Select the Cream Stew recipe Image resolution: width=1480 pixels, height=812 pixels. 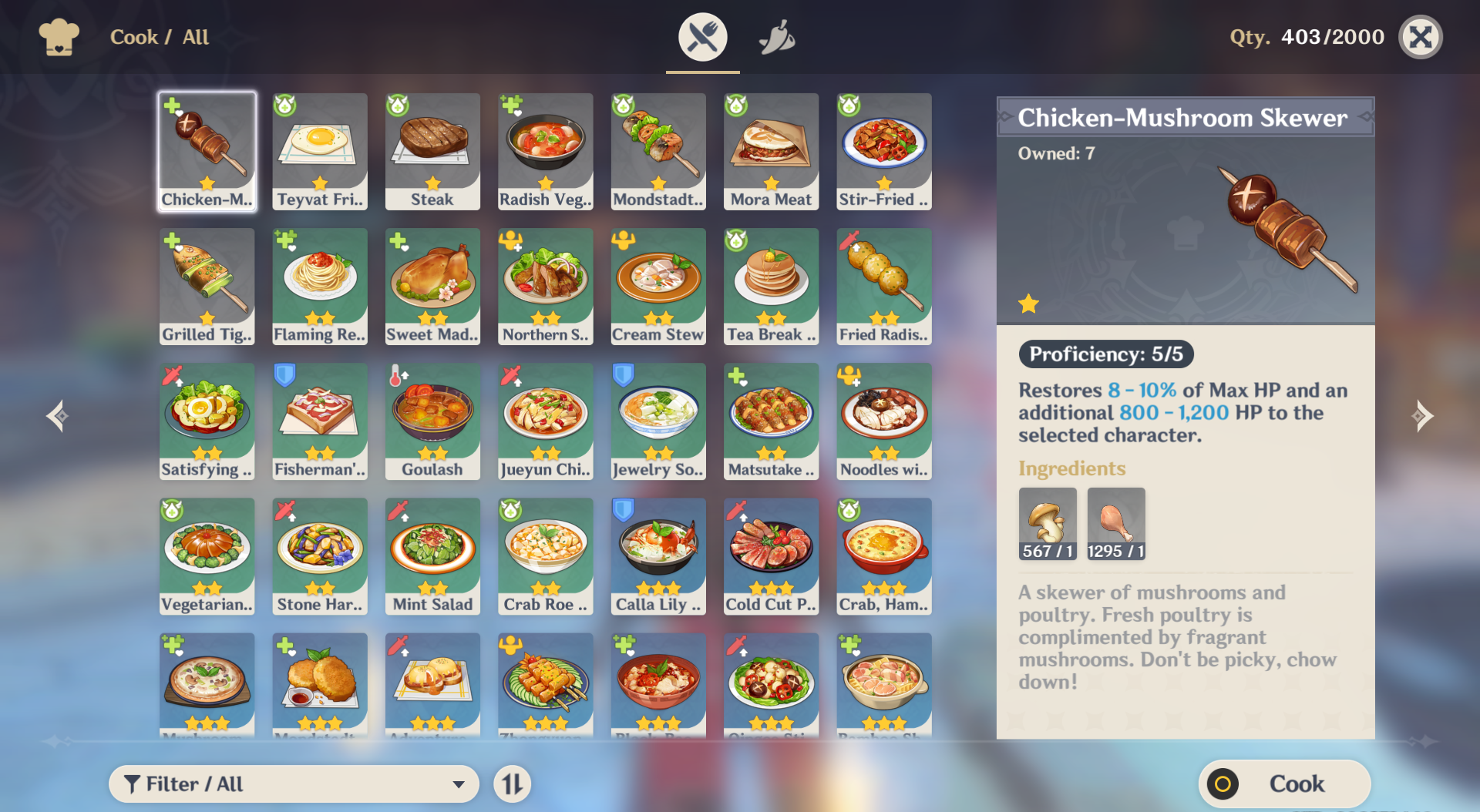pos(658,286)
